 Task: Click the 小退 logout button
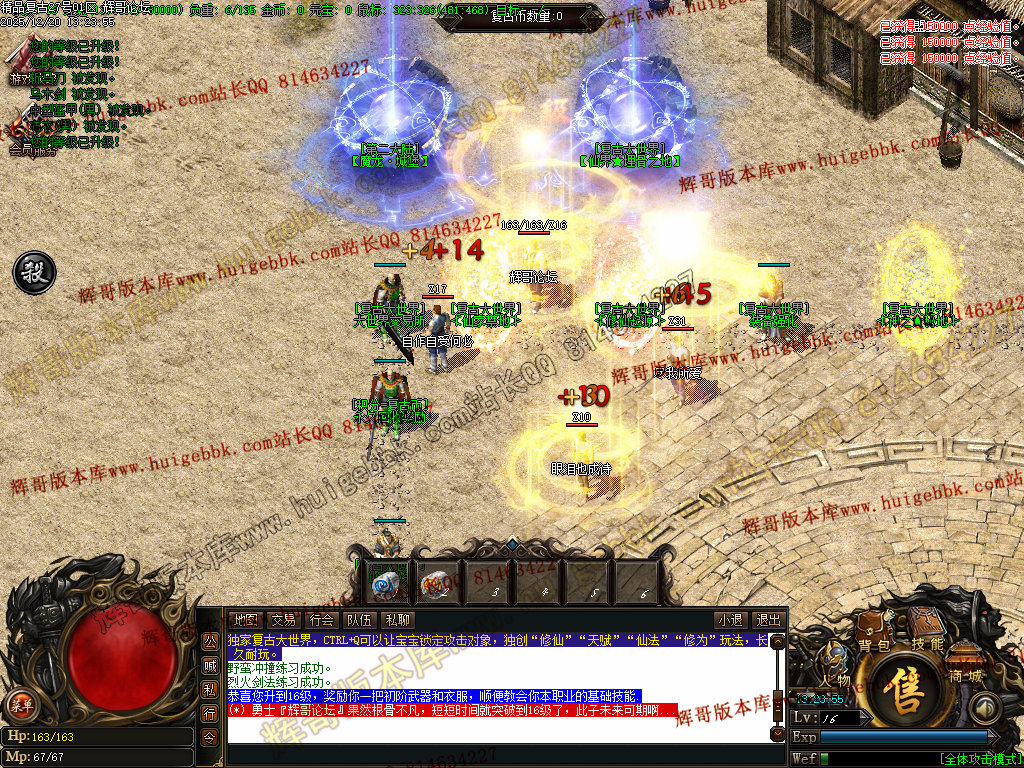tap(730, 620)
